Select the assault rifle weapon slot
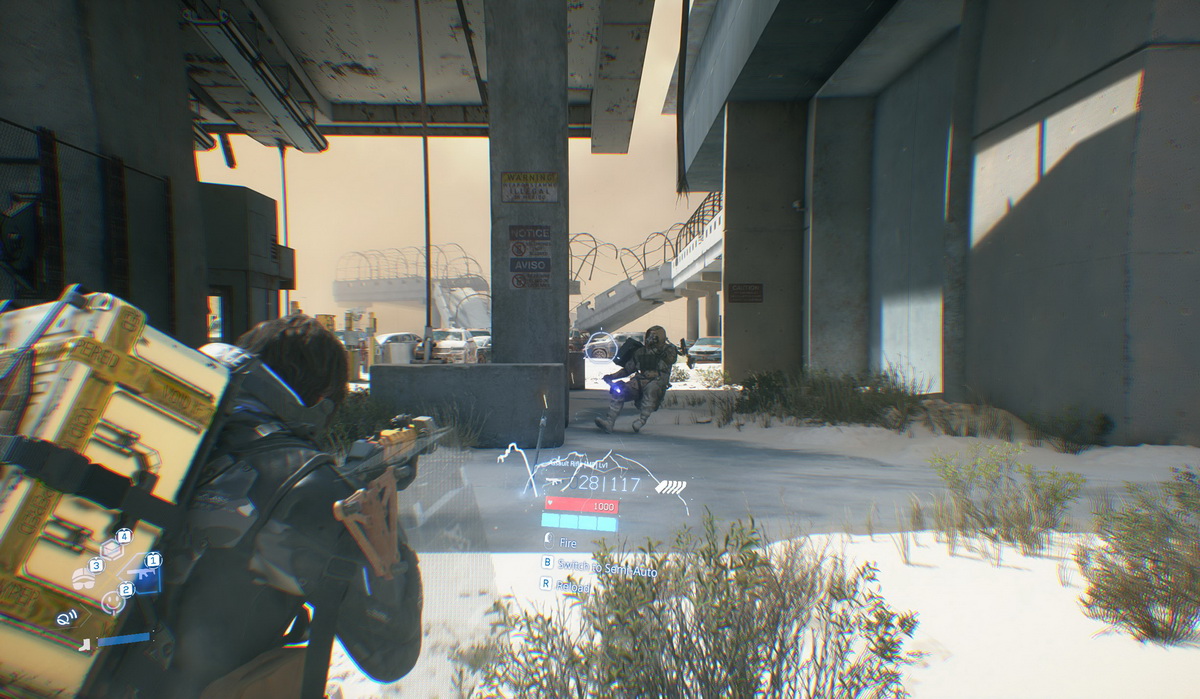1200x699 pixels. pos(141,574)
